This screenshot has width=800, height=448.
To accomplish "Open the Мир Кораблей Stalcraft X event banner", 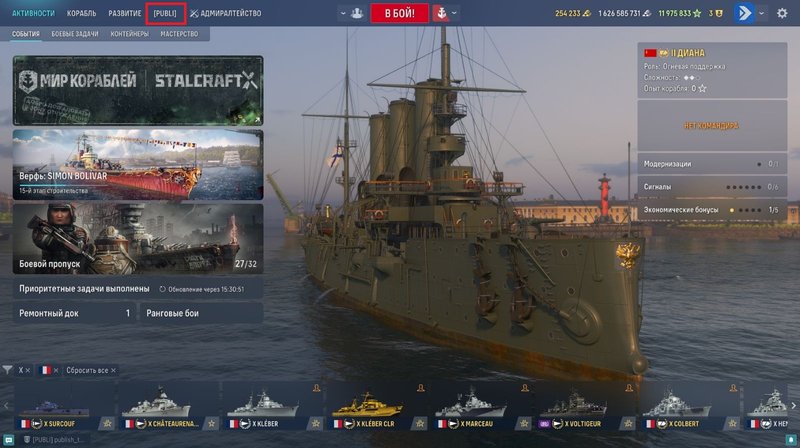I will [x=138, y=90].
